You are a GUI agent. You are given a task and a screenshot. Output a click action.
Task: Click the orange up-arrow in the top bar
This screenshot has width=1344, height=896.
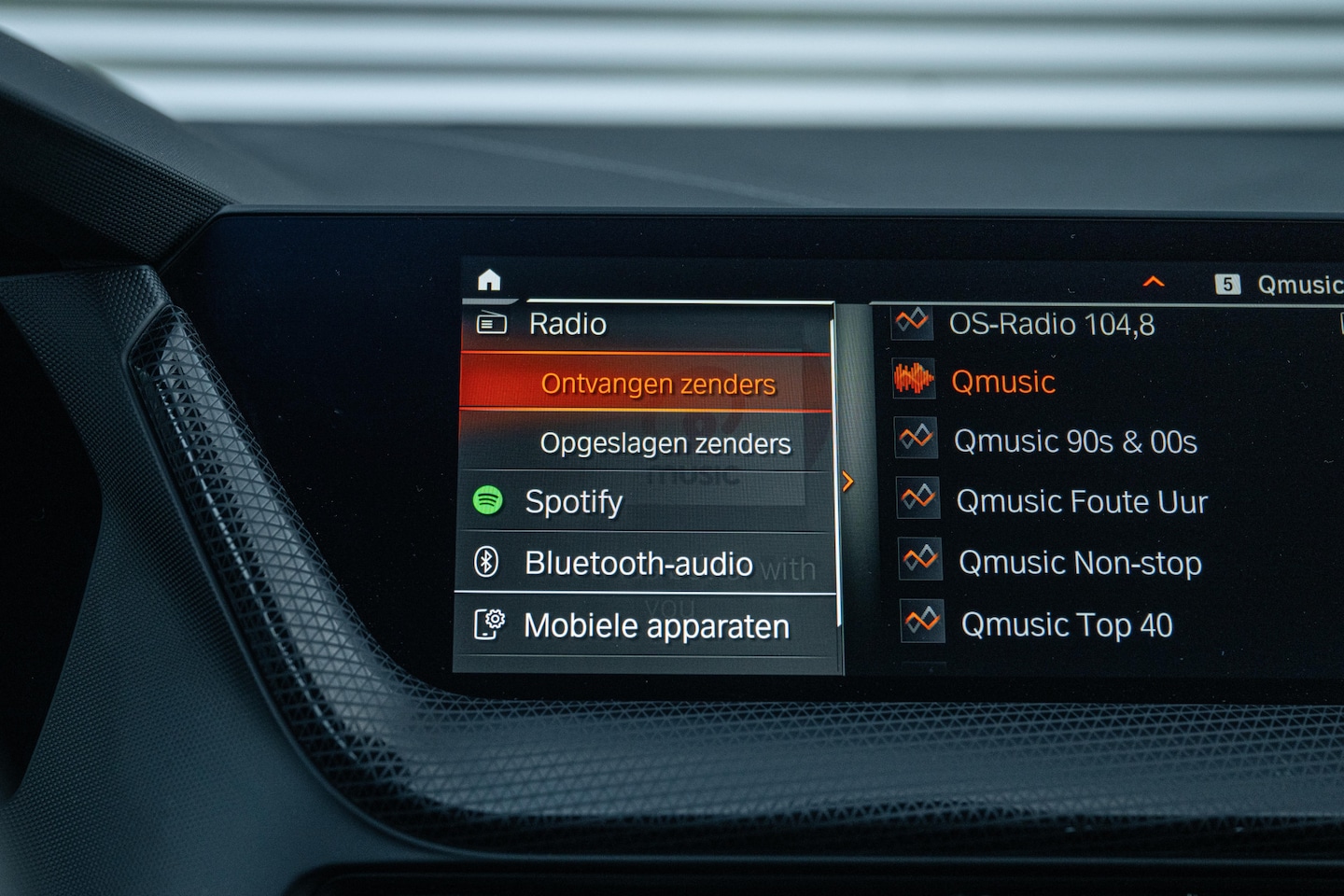click(1154, 282)
